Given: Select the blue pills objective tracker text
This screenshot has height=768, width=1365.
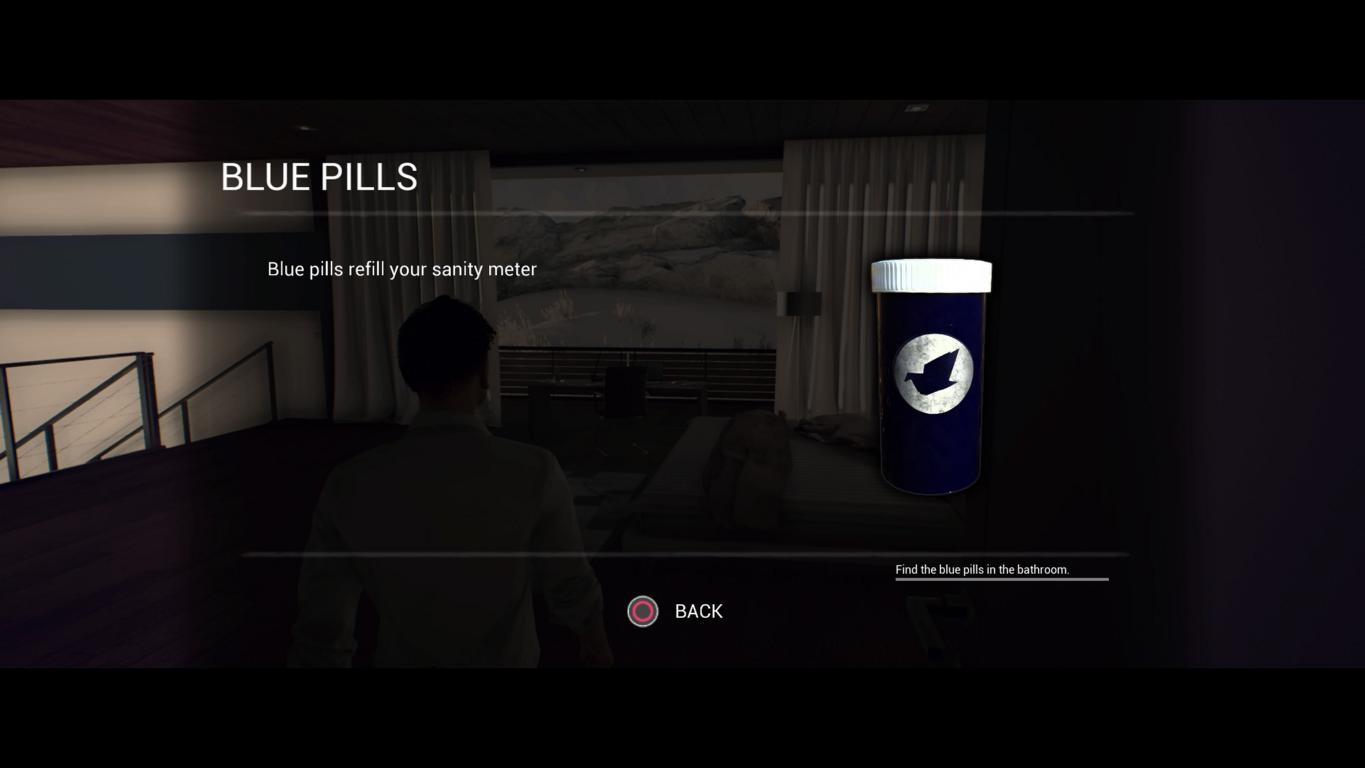Looking at the screenshot, I should click(x=982, y=570).
